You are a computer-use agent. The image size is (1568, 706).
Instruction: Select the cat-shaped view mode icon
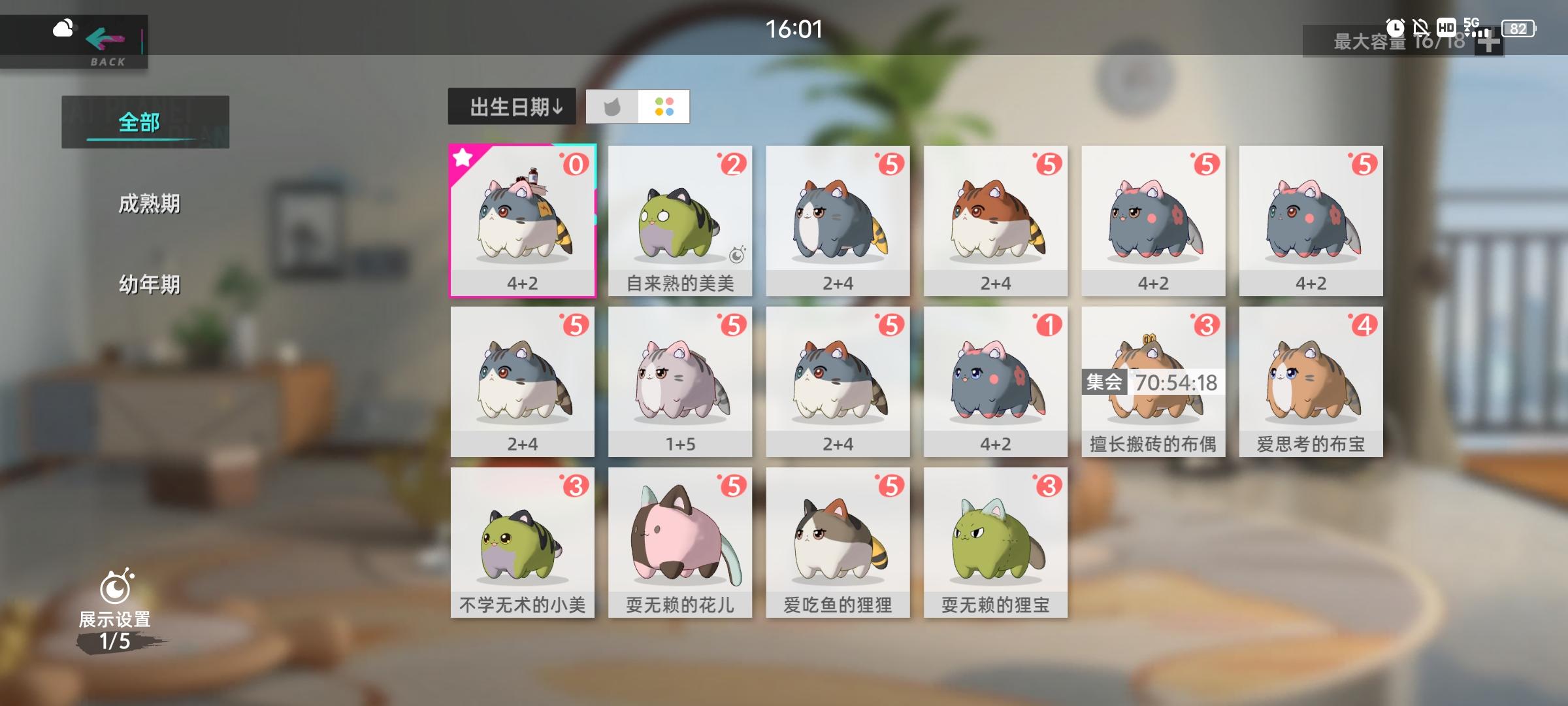coord(612,108)
